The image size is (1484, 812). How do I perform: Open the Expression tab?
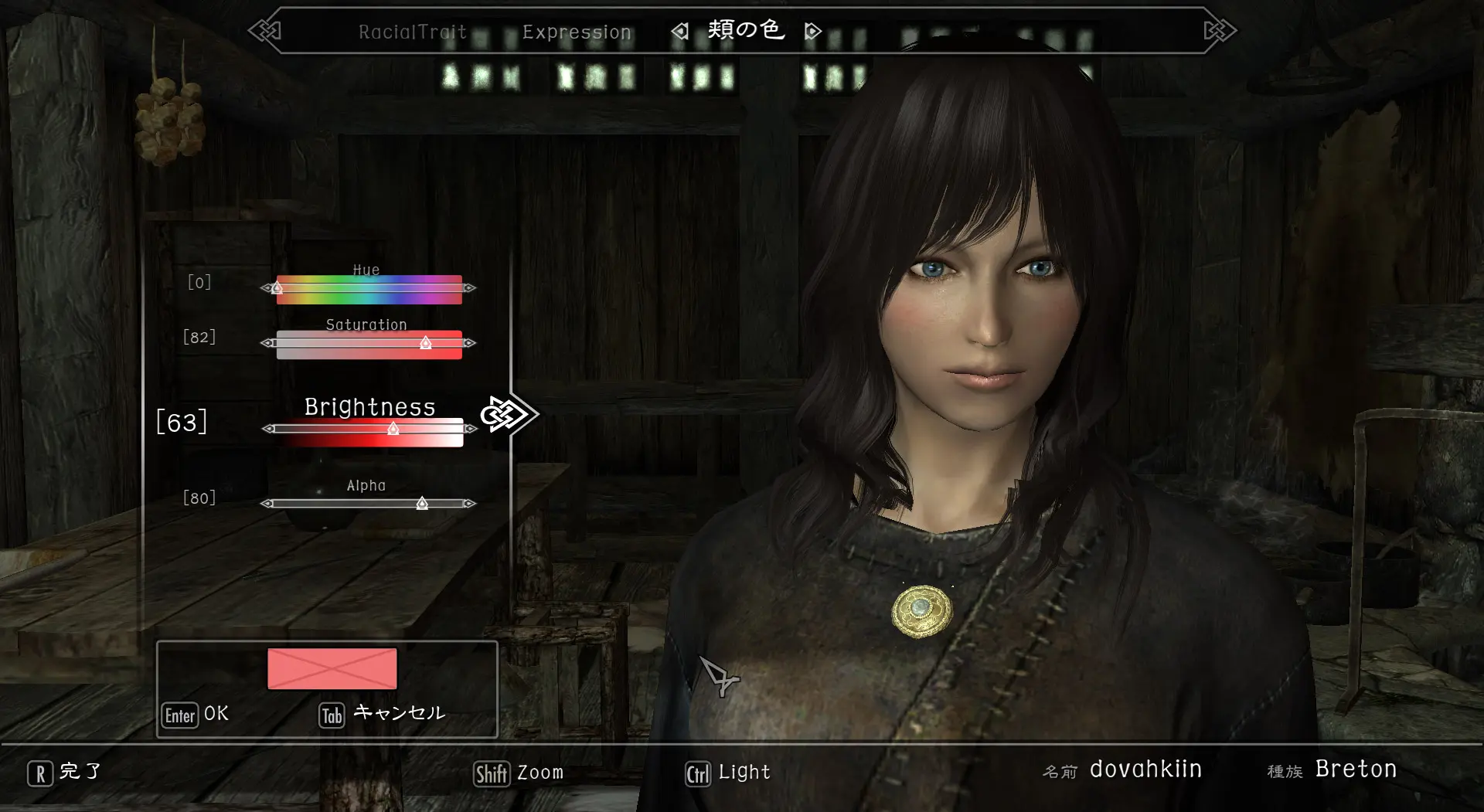click(x=577, y=32)
